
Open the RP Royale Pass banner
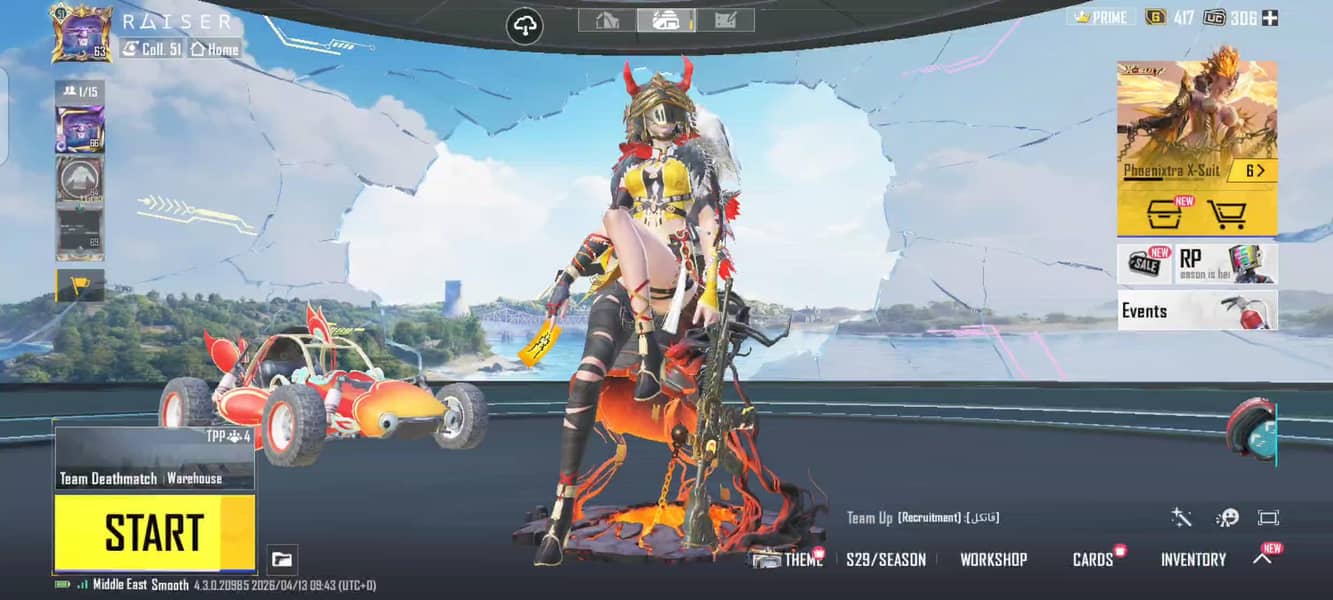click(x=1226, y=264)
